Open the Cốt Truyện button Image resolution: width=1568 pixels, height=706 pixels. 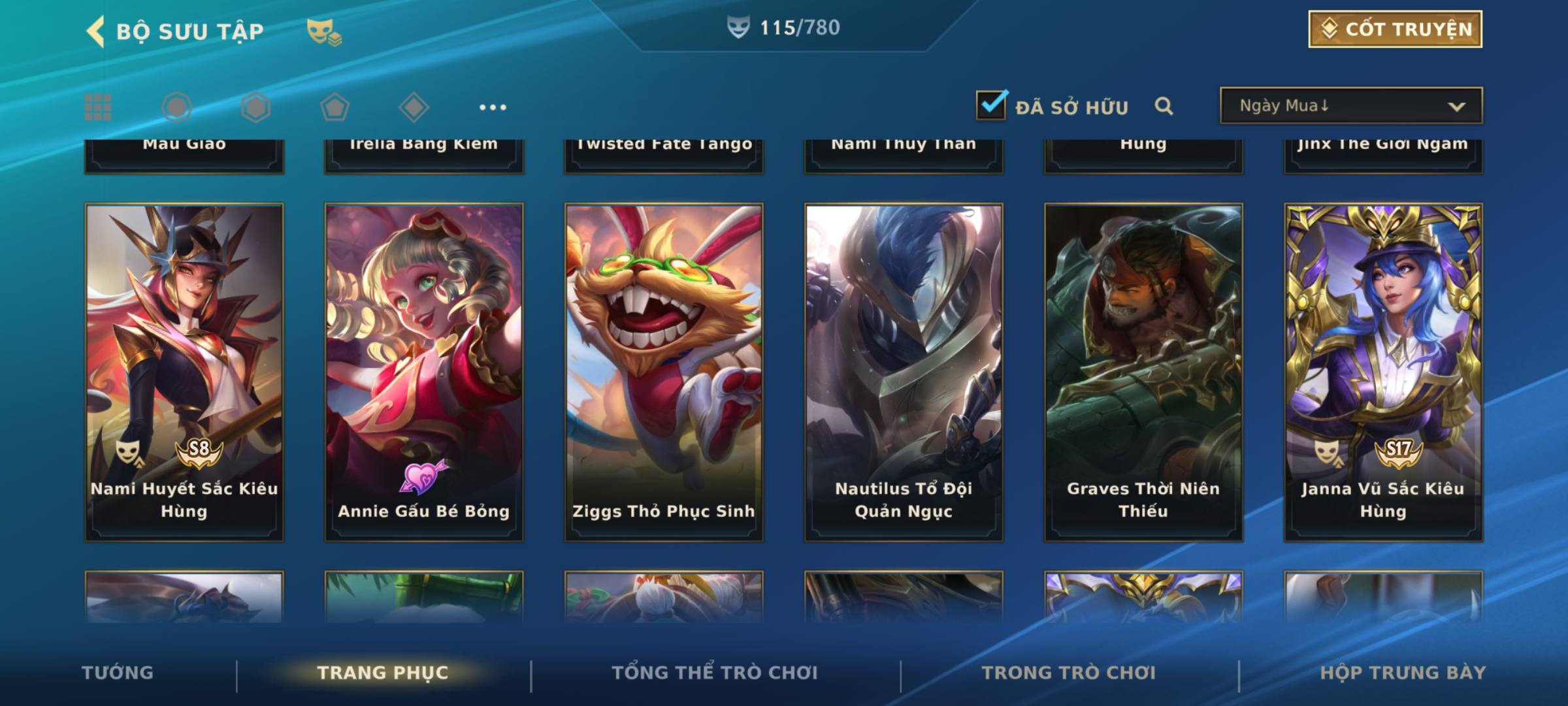coord(1395,29)
